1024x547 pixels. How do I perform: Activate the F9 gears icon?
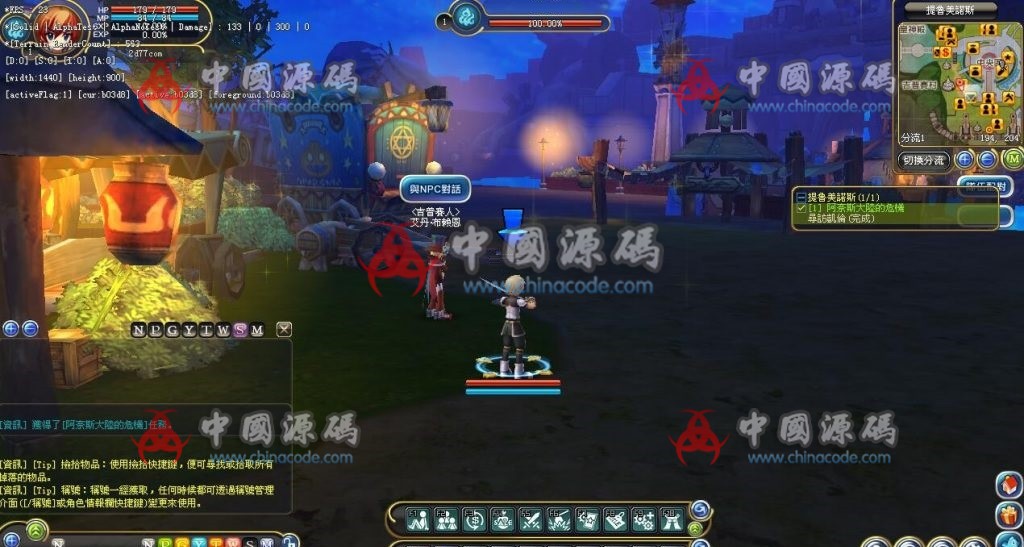tap(643, 519)
